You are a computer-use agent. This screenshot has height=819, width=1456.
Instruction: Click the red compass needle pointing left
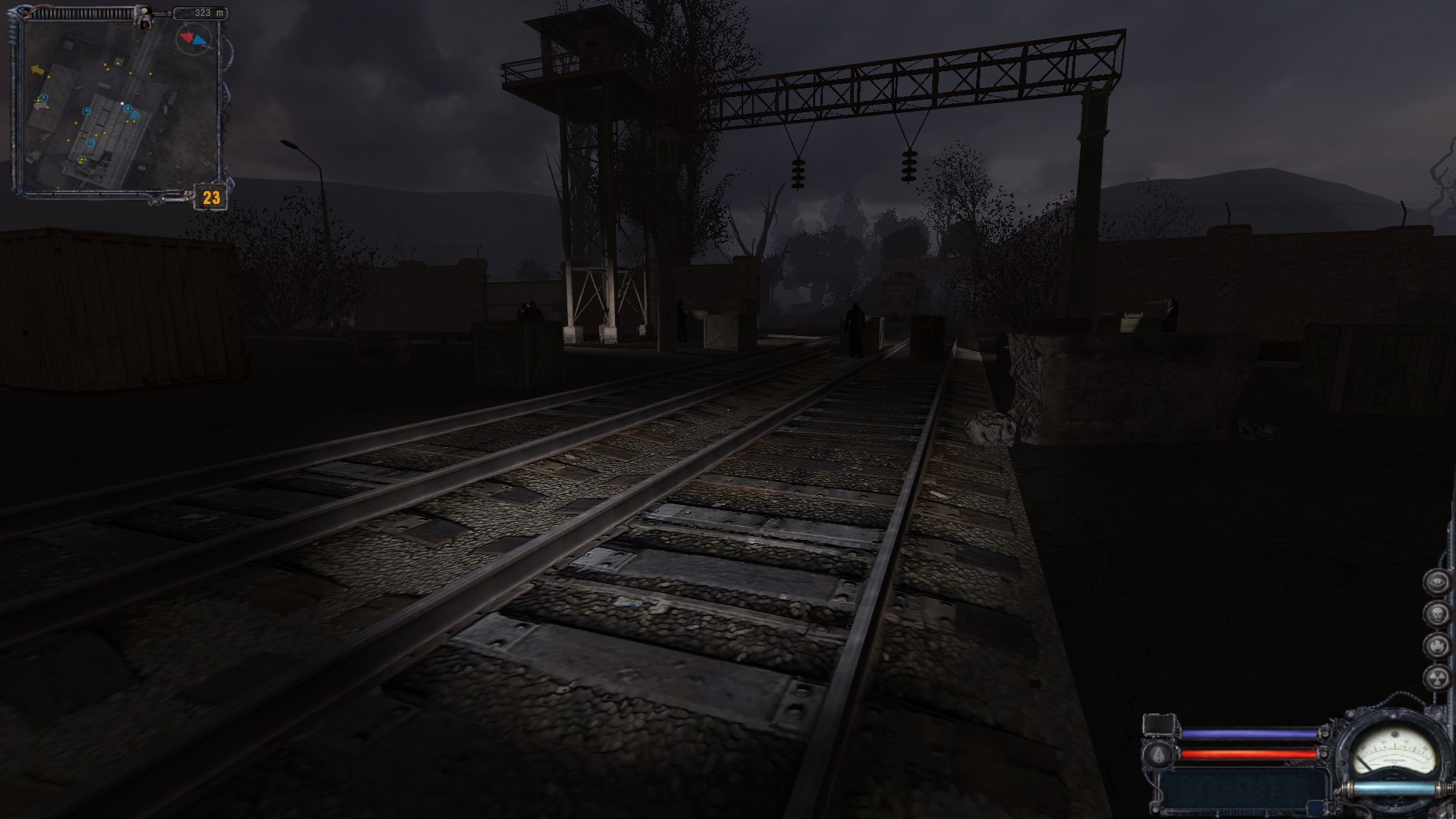tap(187, 38)
